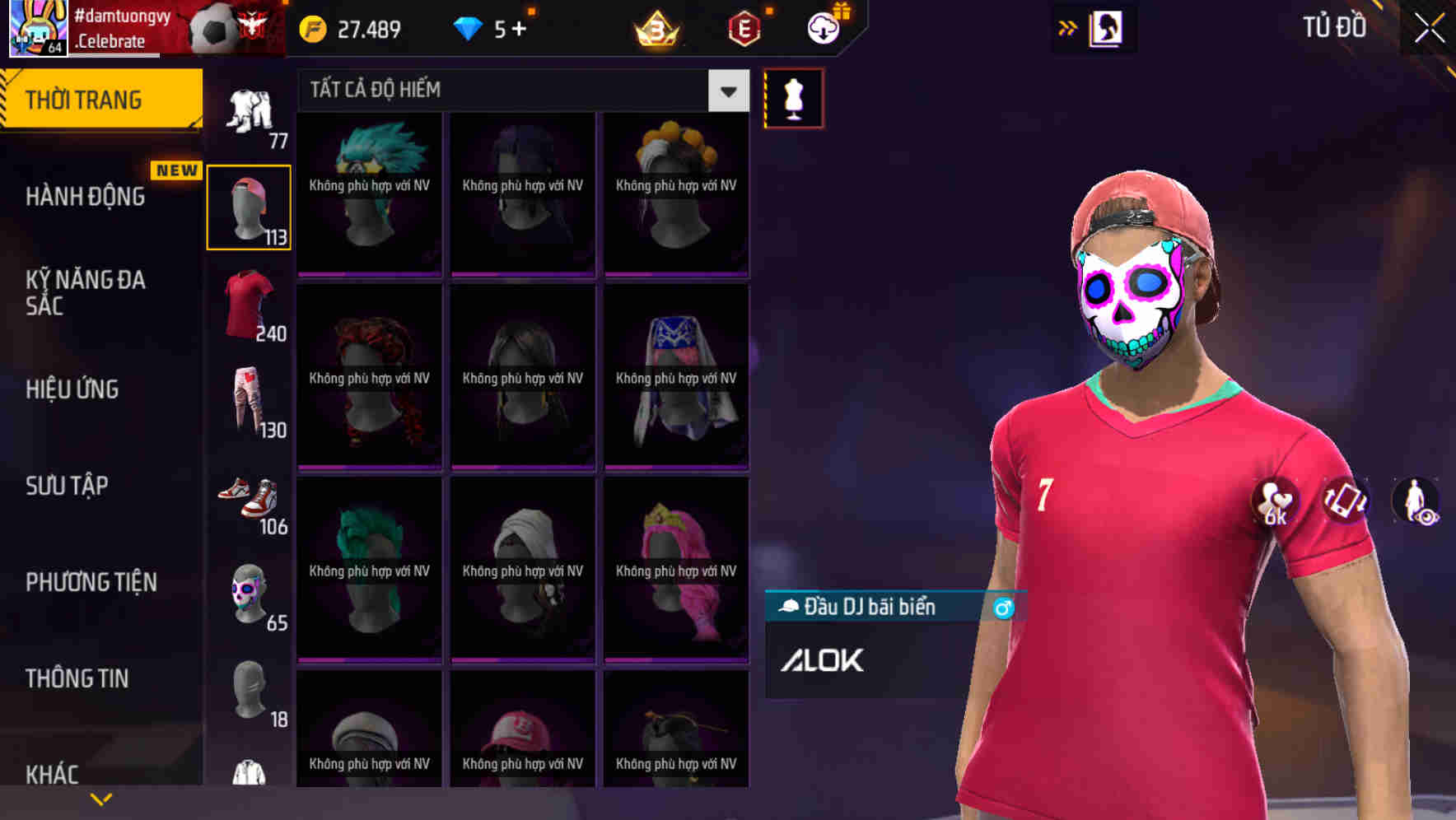The height and width of the screenshot is (820, 1456).
Task: Open the THỜI TRANG tab
Action: click(x=82, y=98)
